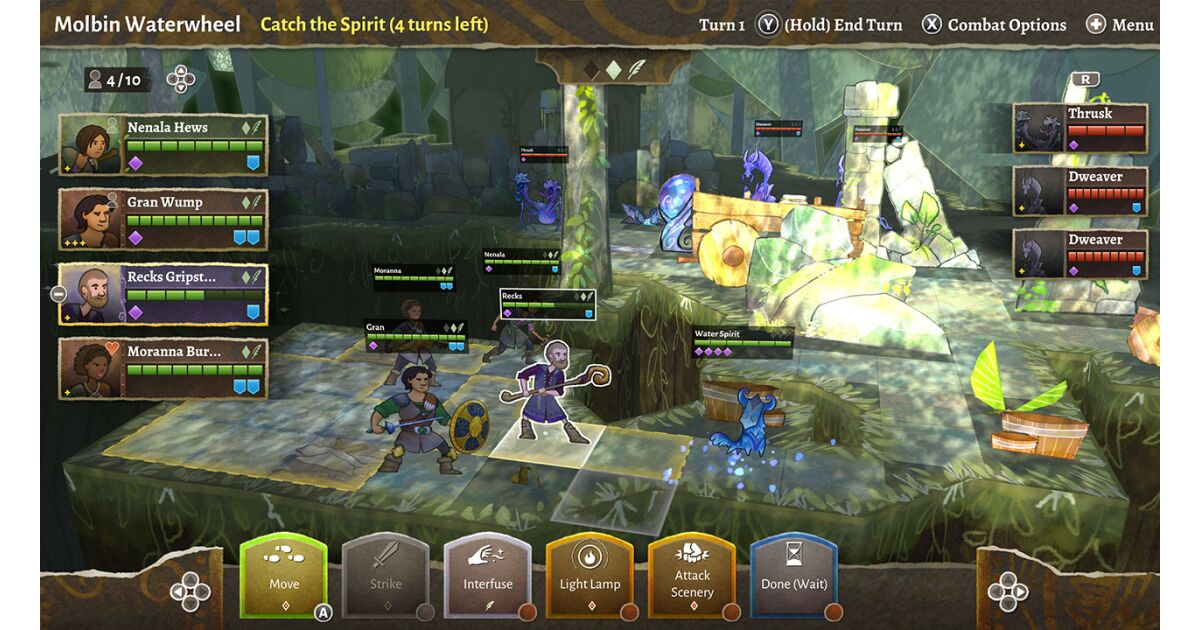
Task: Open the Menu at top right
Action: pos(1120,25)
